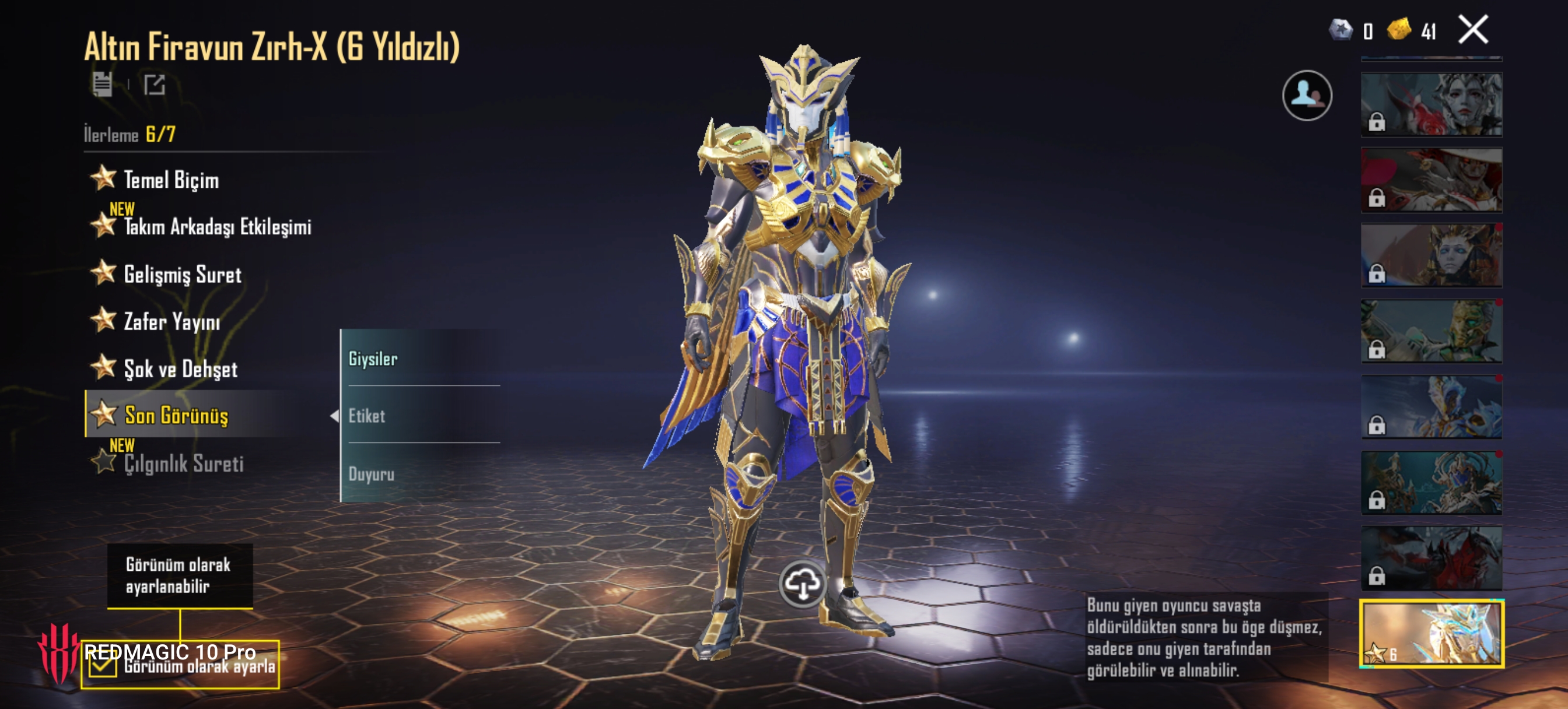
Task: Select the Şok ve Dehşet stage
Action: pyautogui.click(x=180, y=369)
